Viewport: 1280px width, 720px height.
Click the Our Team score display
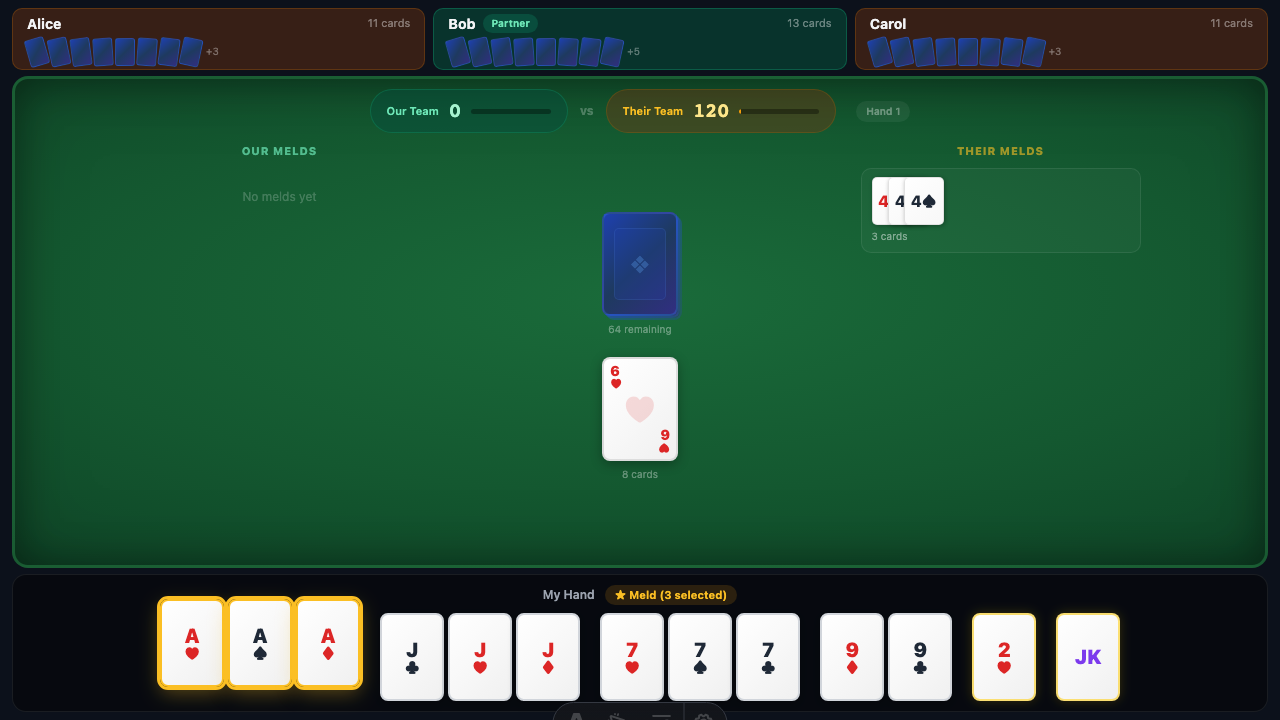click(468, 111)
